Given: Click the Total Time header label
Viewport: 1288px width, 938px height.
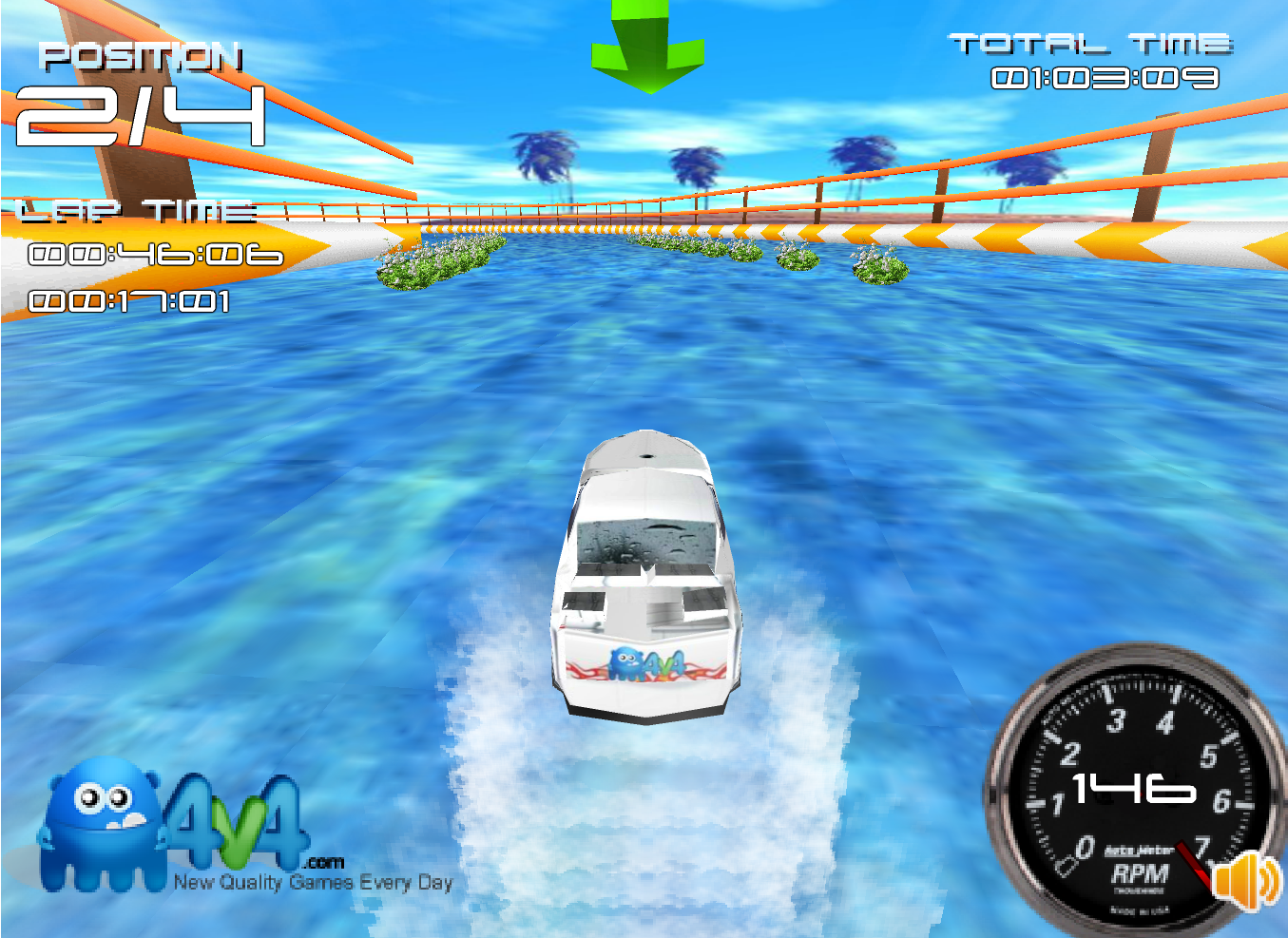Looking at the screenshot, I should click(x=1088, y=41).
